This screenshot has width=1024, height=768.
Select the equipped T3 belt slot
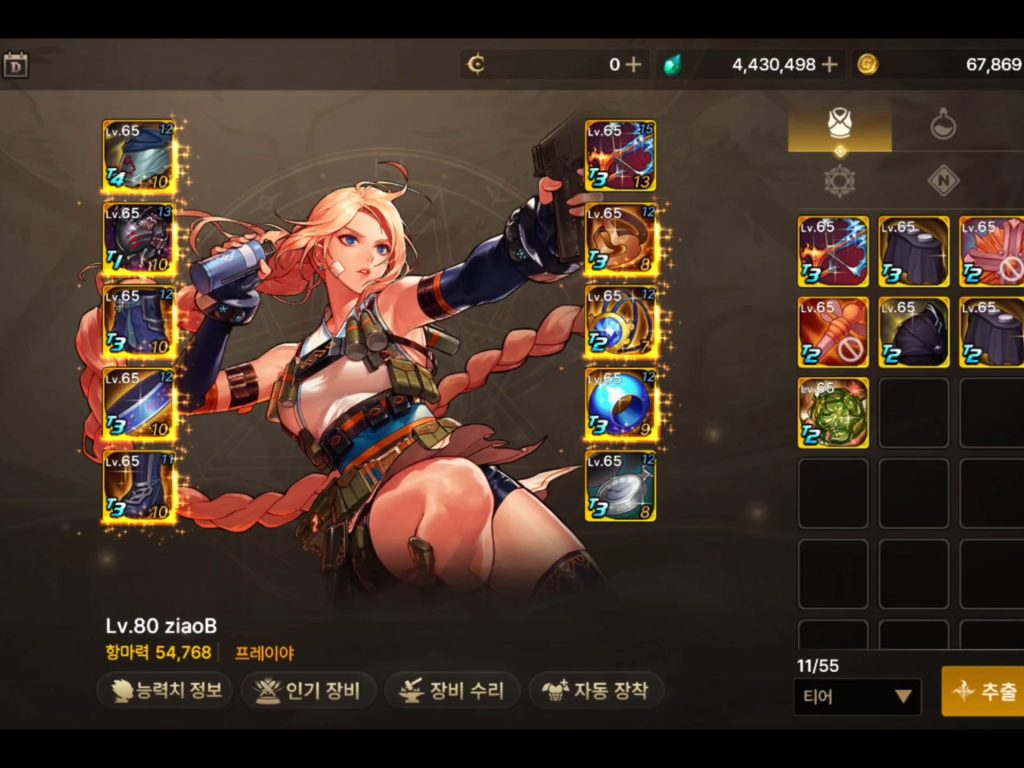pos(139,403)
